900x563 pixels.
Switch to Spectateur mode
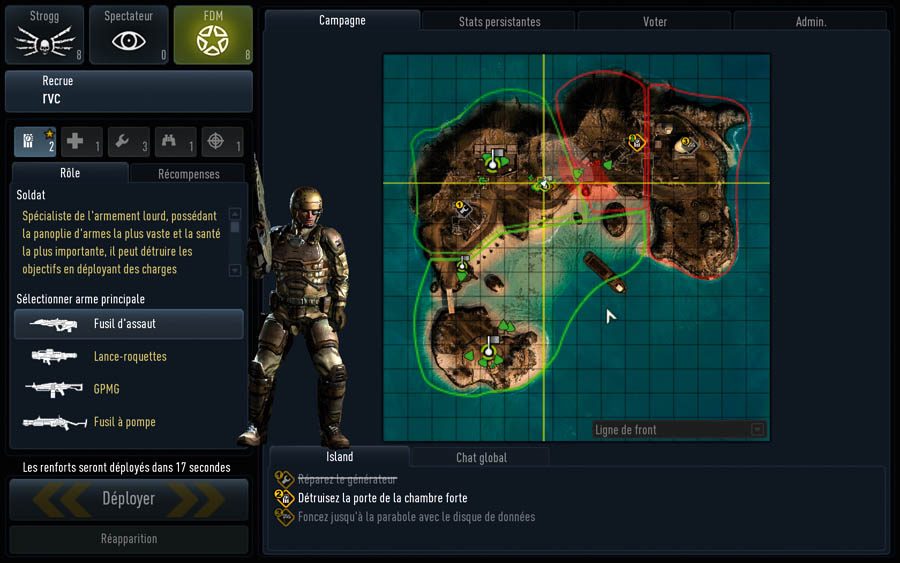129,33
